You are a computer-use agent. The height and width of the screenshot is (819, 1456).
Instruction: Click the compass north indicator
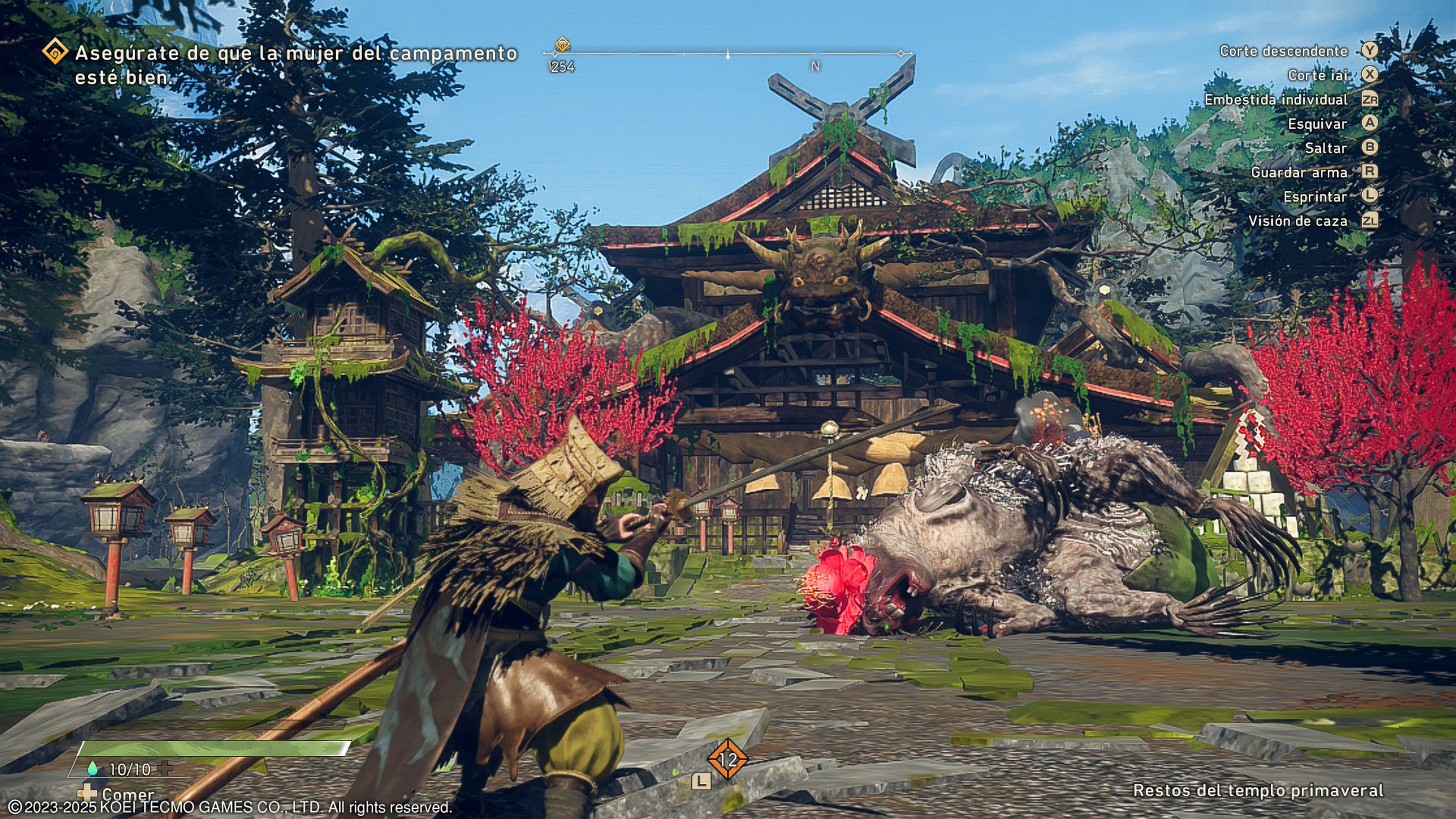tap(815, 66)
